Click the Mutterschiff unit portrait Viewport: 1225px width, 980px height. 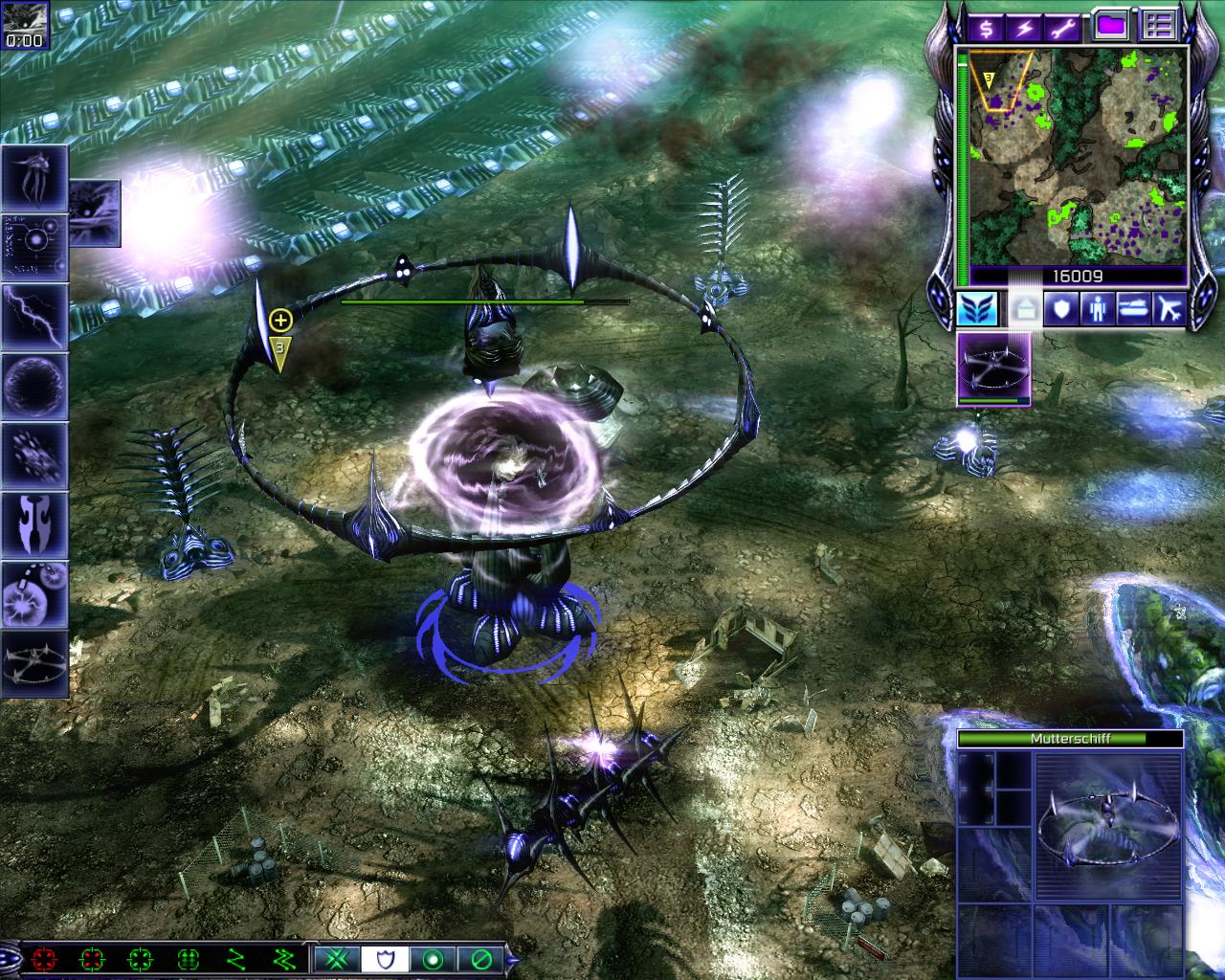[1108, 825]
